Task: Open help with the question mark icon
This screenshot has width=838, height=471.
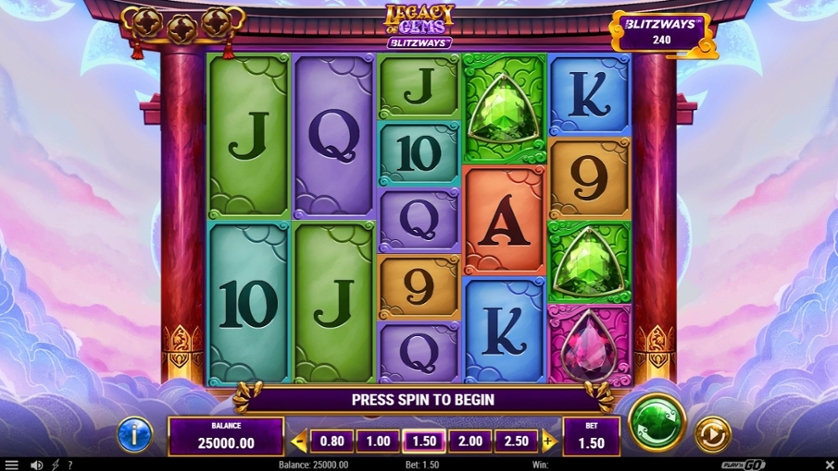Action: (69, 465)
